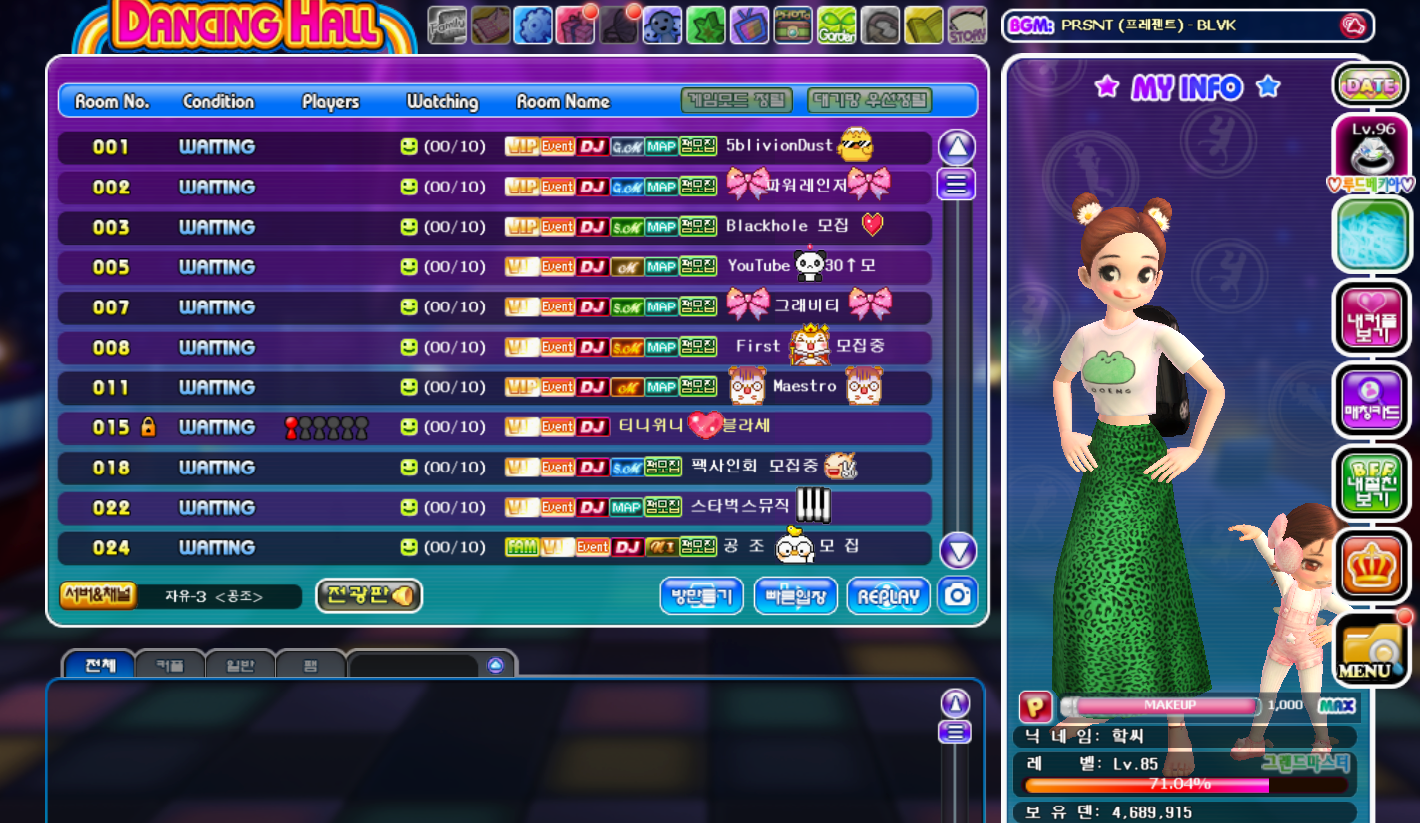Take a screenshot with the camera button
The height and width of the screenshot is (823, 1420).
[x=958, y=596]
